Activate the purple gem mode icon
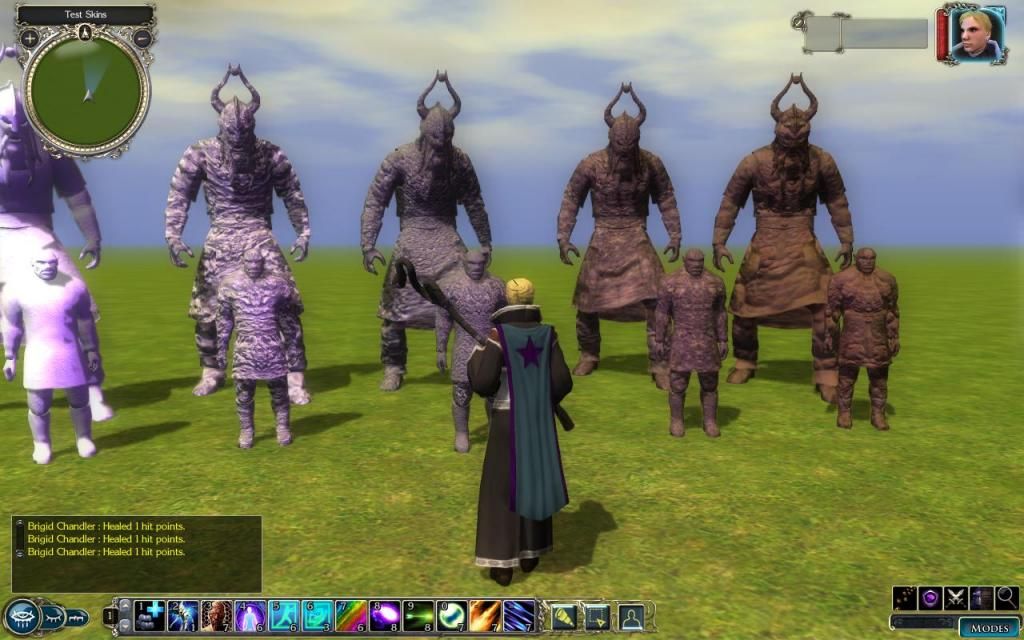This screenshot has width=1024, height=640. pyautogui.click(x=931, y=598)
